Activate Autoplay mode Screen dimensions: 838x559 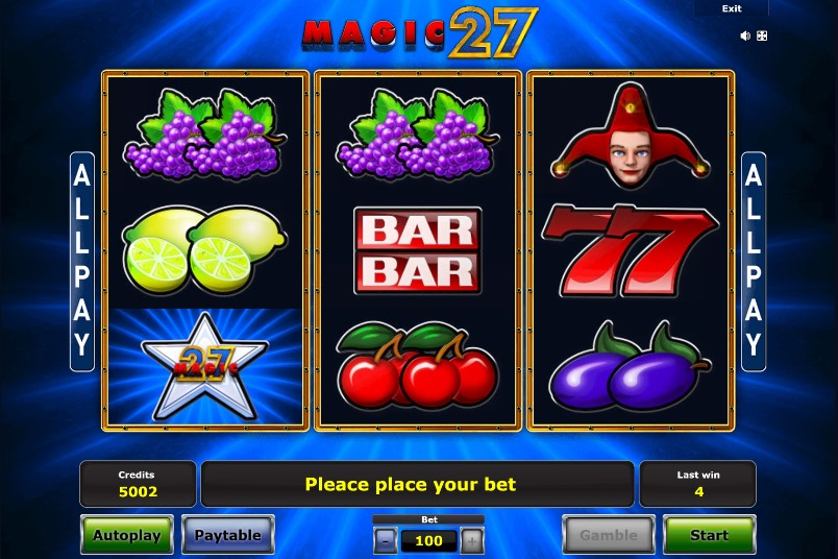tap(127, 535)
